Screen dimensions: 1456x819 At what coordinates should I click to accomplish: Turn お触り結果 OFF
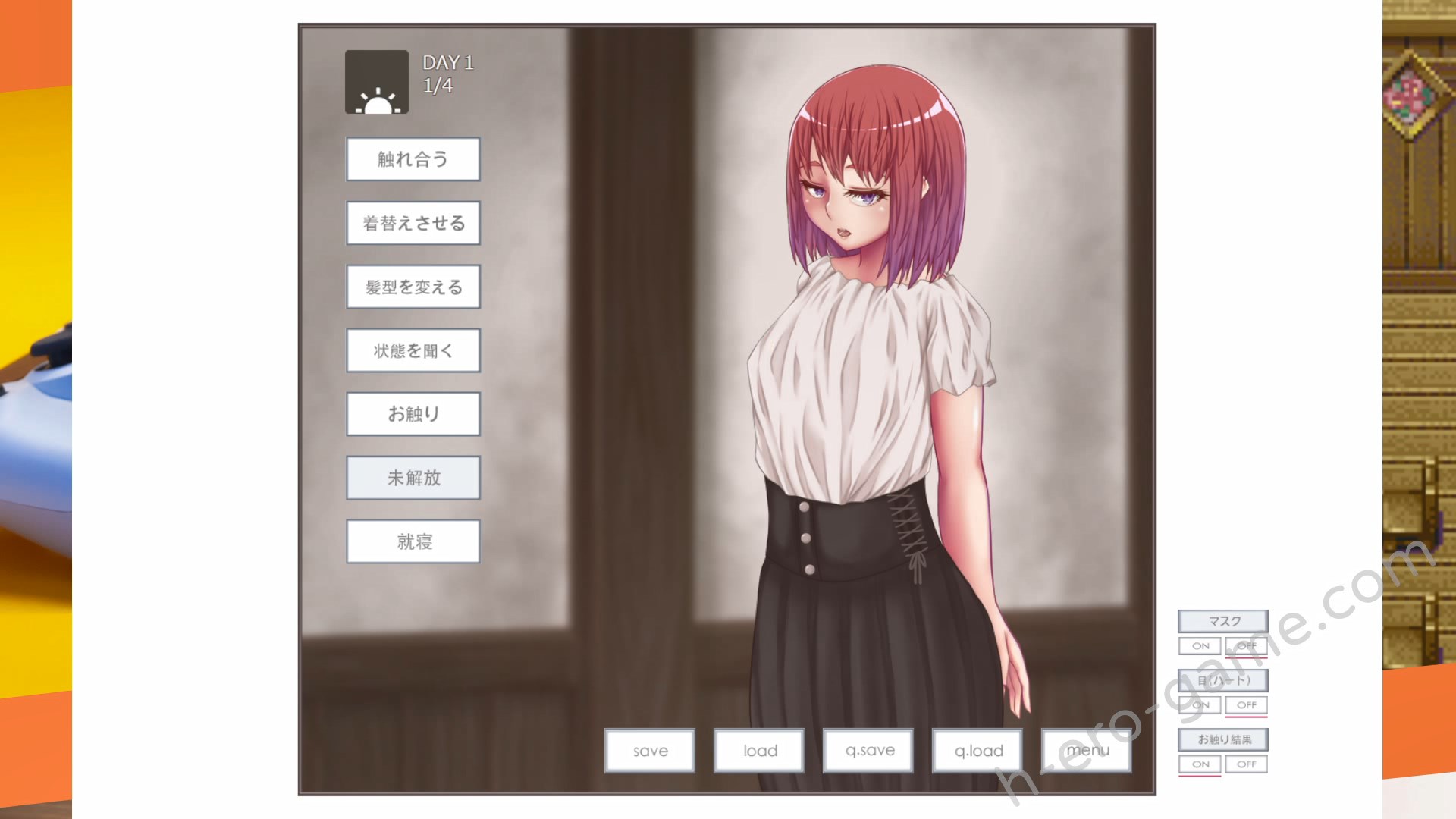pos(1247,764)
